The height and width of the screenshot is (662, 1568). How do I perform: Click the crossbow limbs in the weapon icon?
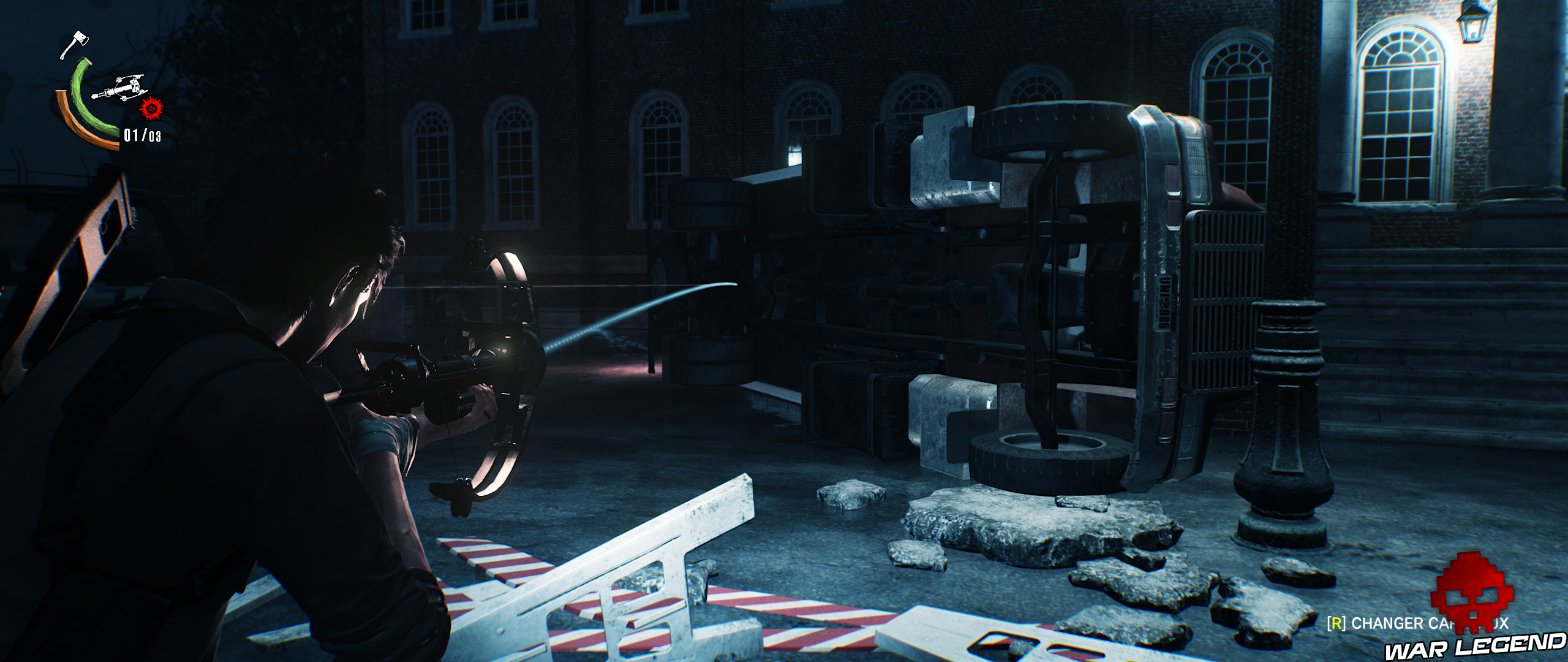coord(134,77)
